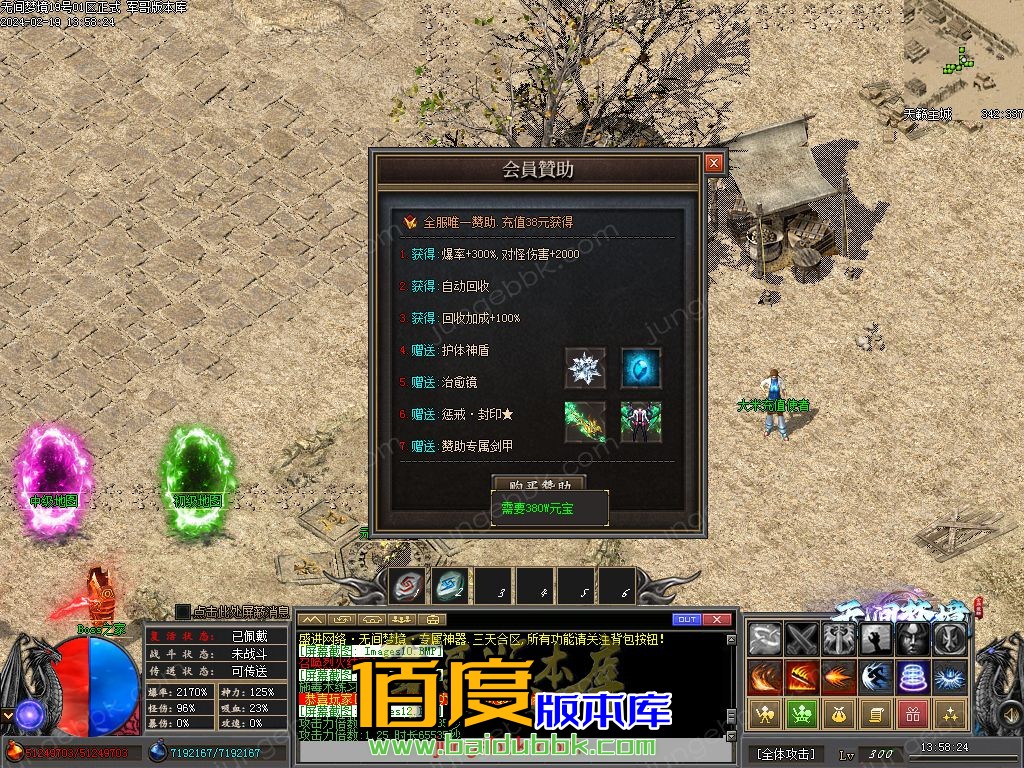This screenshot has height=768, width=1024.
Task: Click the blue OUT button on chat panel
Action: tap(686, 619)
